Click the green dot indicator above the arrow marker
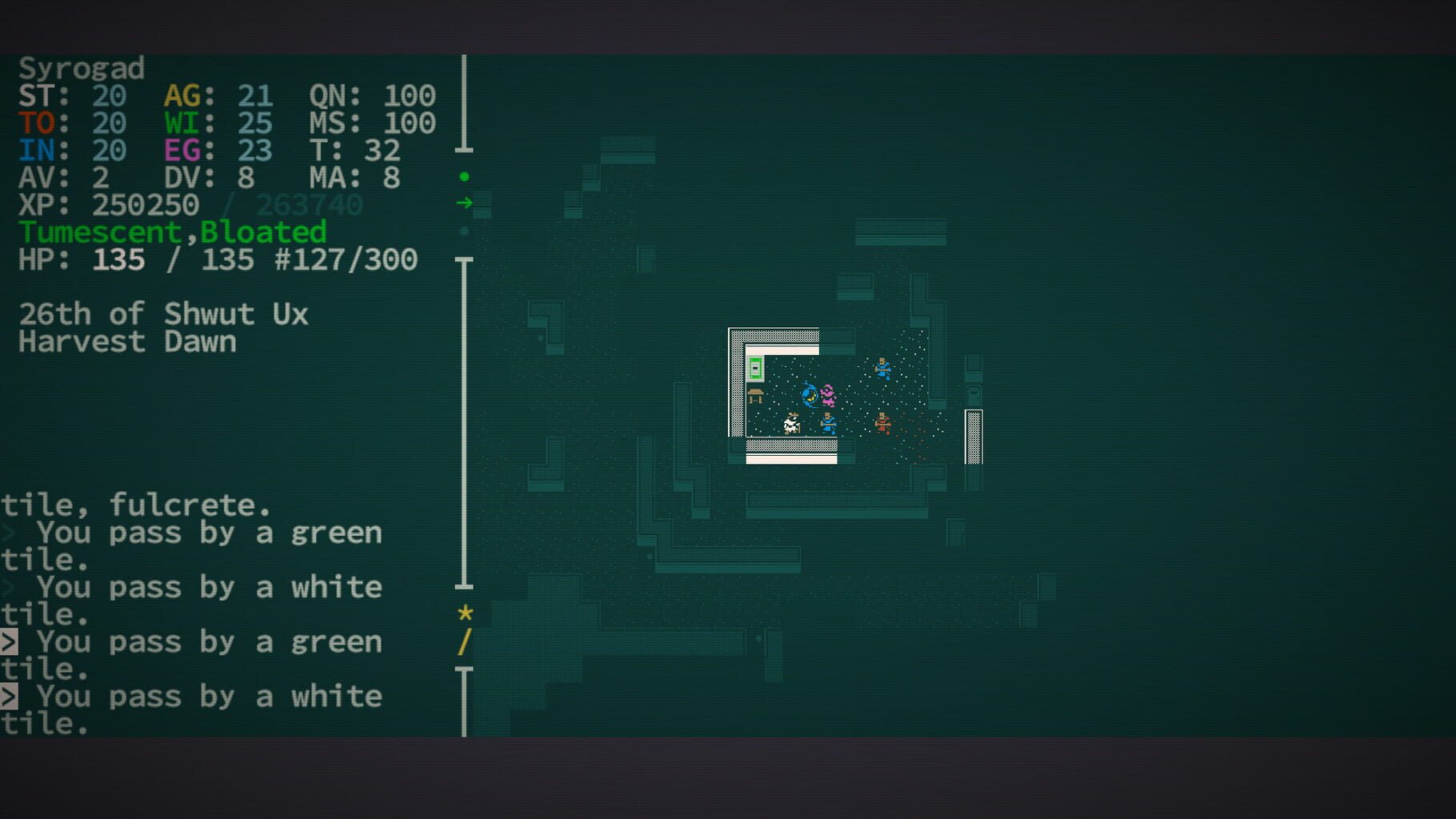1456x819 pixels. (464, 176)
